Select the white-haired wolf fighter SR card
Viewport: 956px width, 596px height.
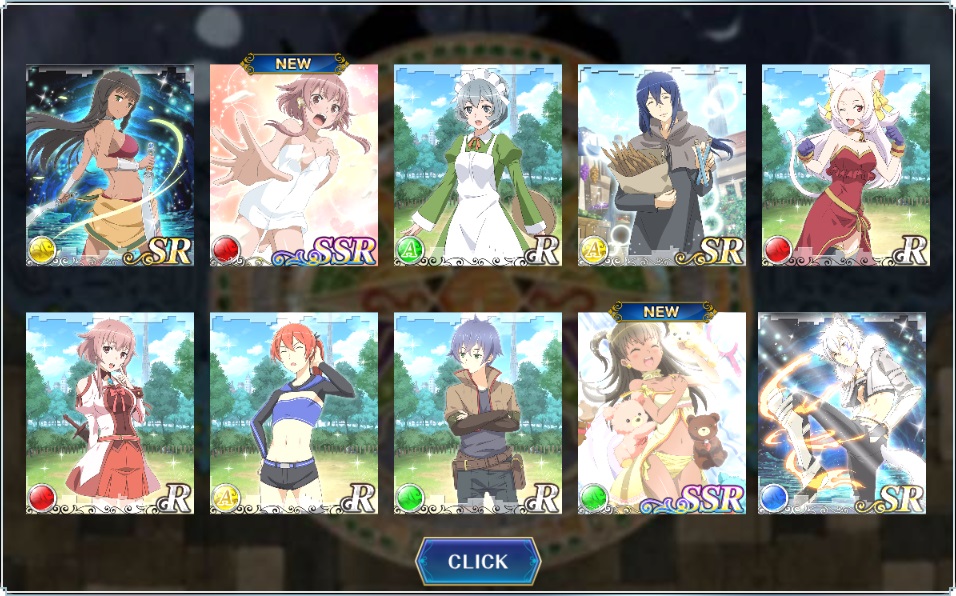[x=842, y=413]
